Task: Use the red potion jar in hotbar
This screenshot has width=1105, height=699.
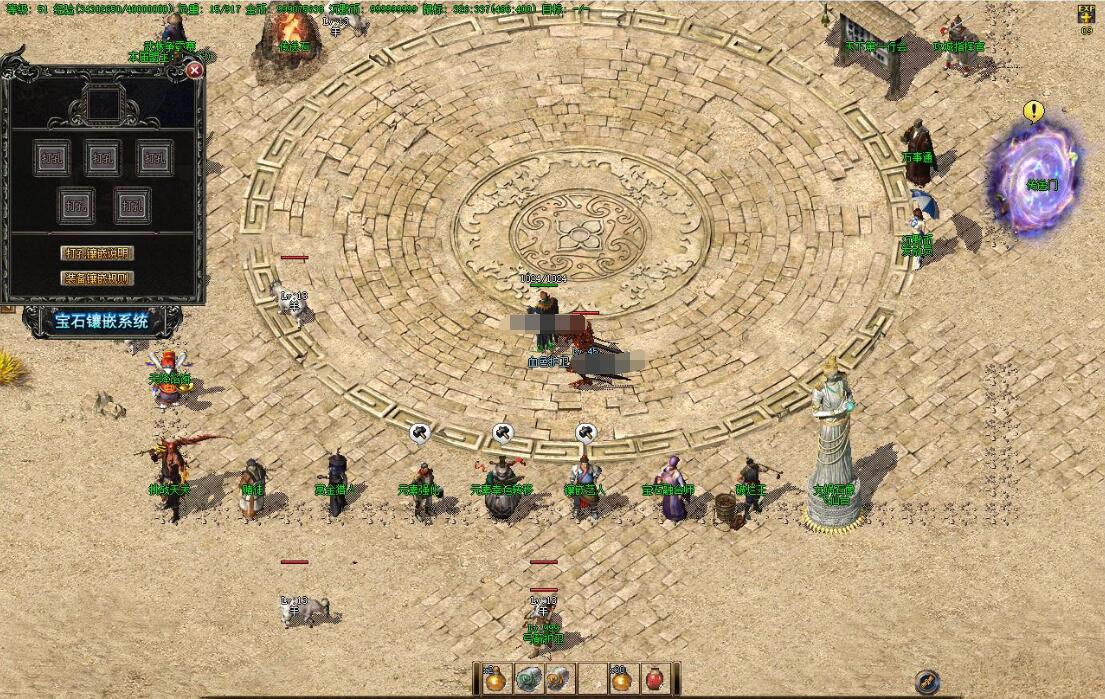Action: click(x=656, y=678)
